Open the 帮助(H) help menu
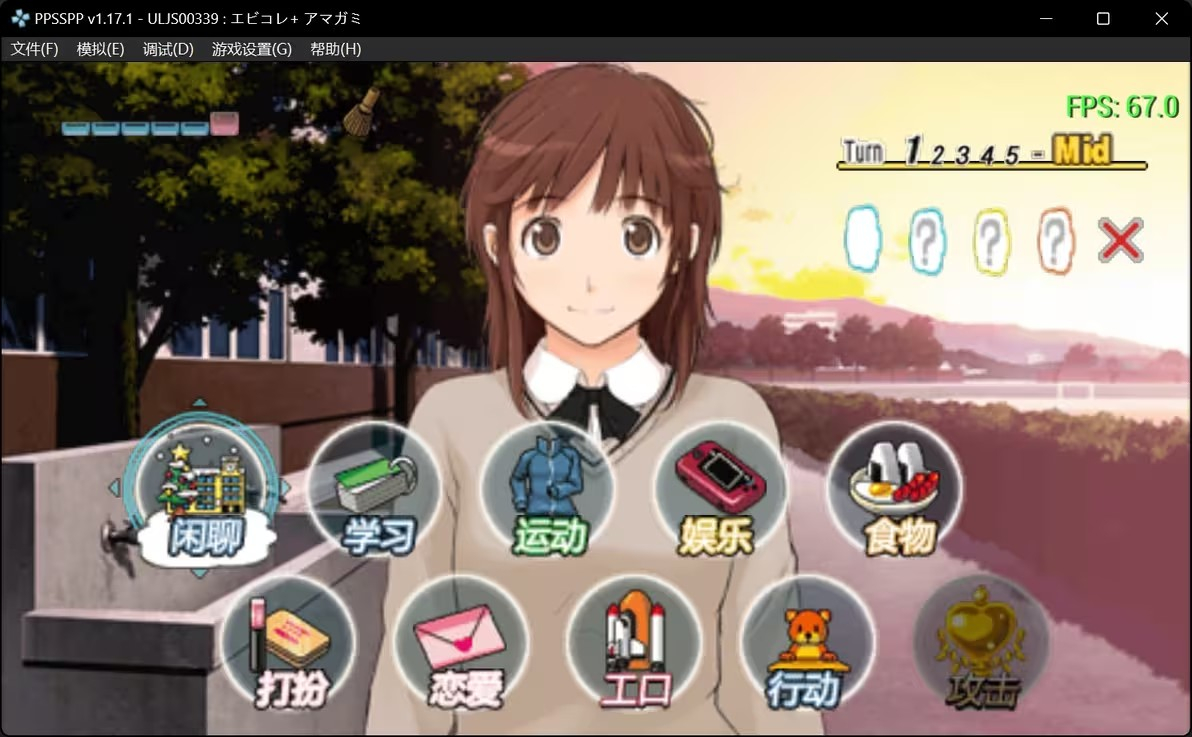 336,49
